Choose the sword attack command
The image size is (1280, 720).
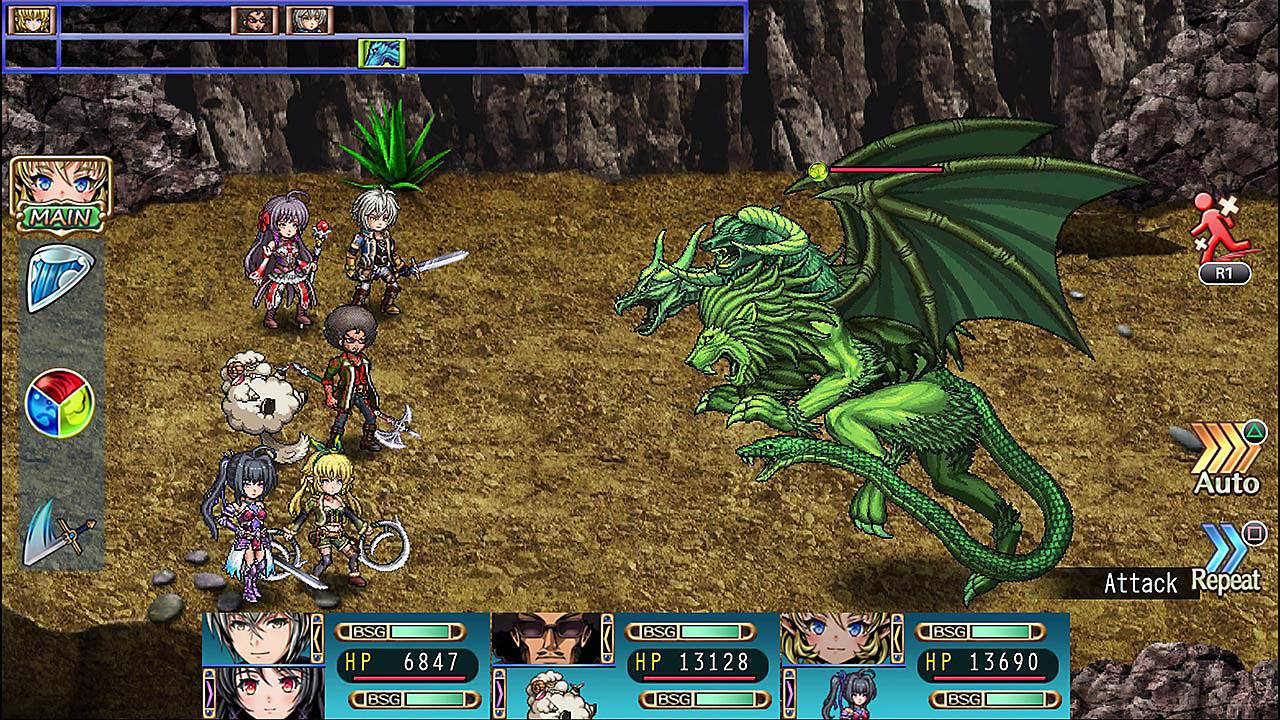[x=60, y=530]
